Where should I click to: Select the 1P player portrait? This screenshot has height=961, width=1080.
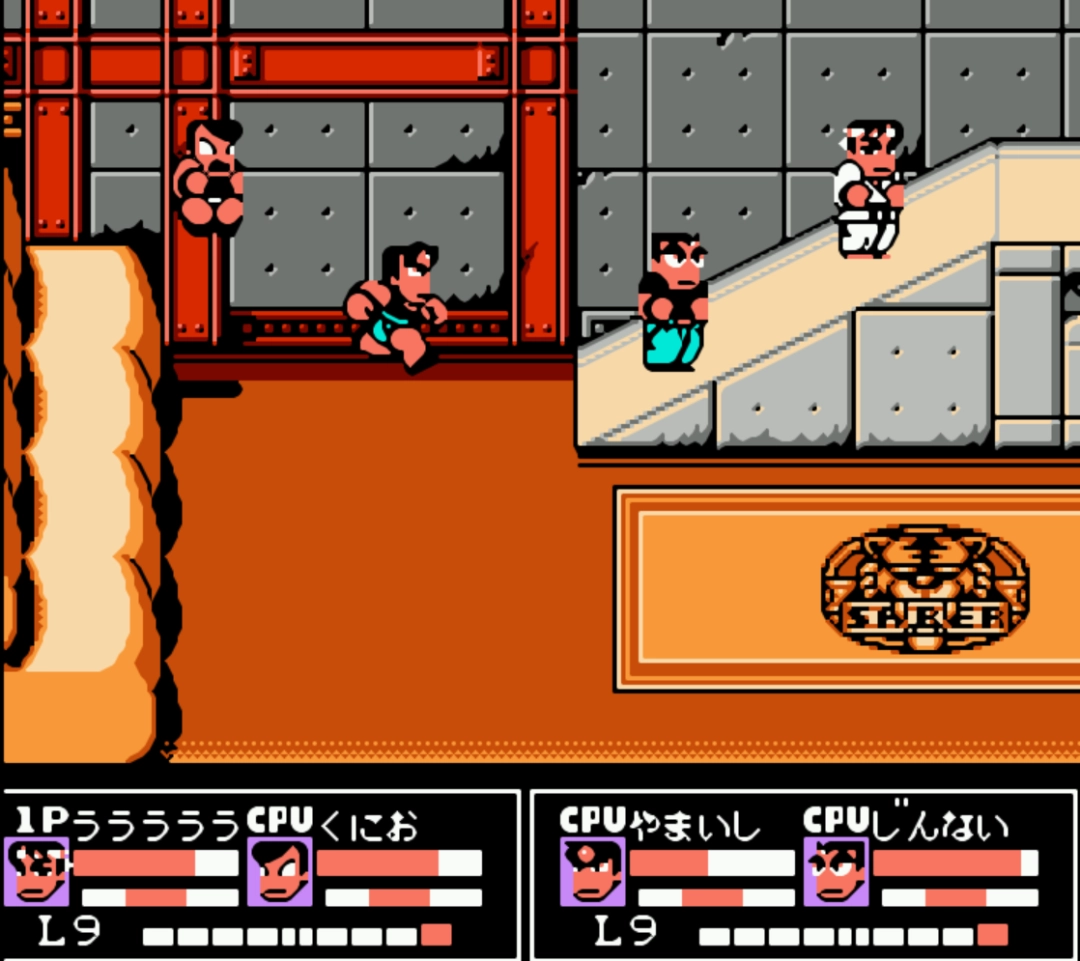[37, 871]
